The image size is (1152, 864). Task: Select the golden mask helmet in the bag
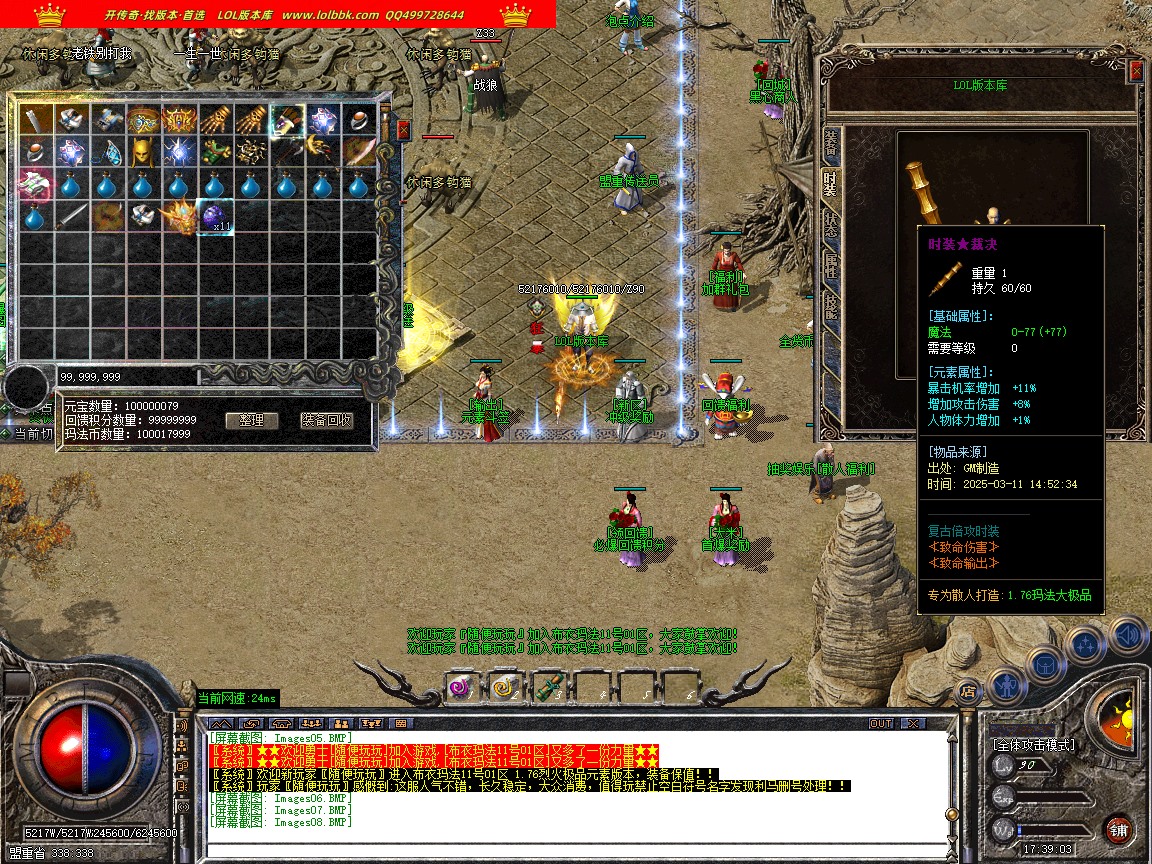pos(145,153)
